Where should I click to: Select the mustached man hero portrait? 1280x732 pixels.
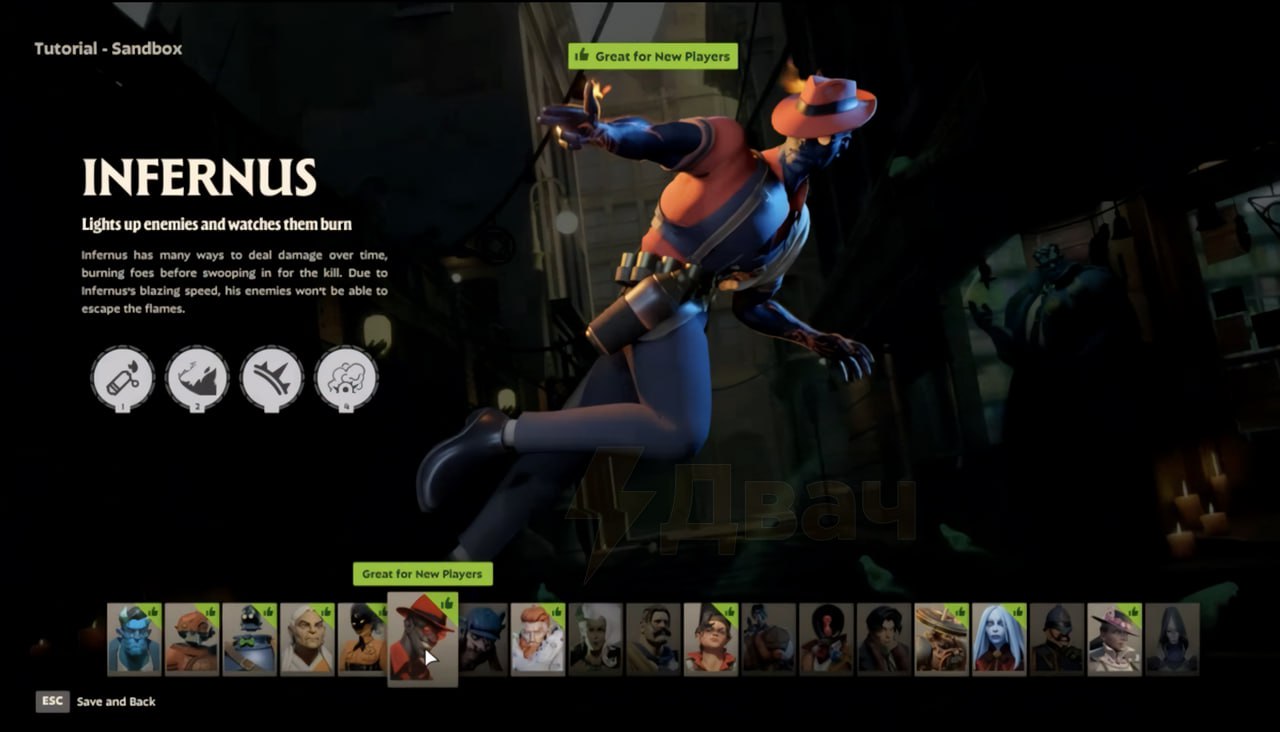(653, 638)
